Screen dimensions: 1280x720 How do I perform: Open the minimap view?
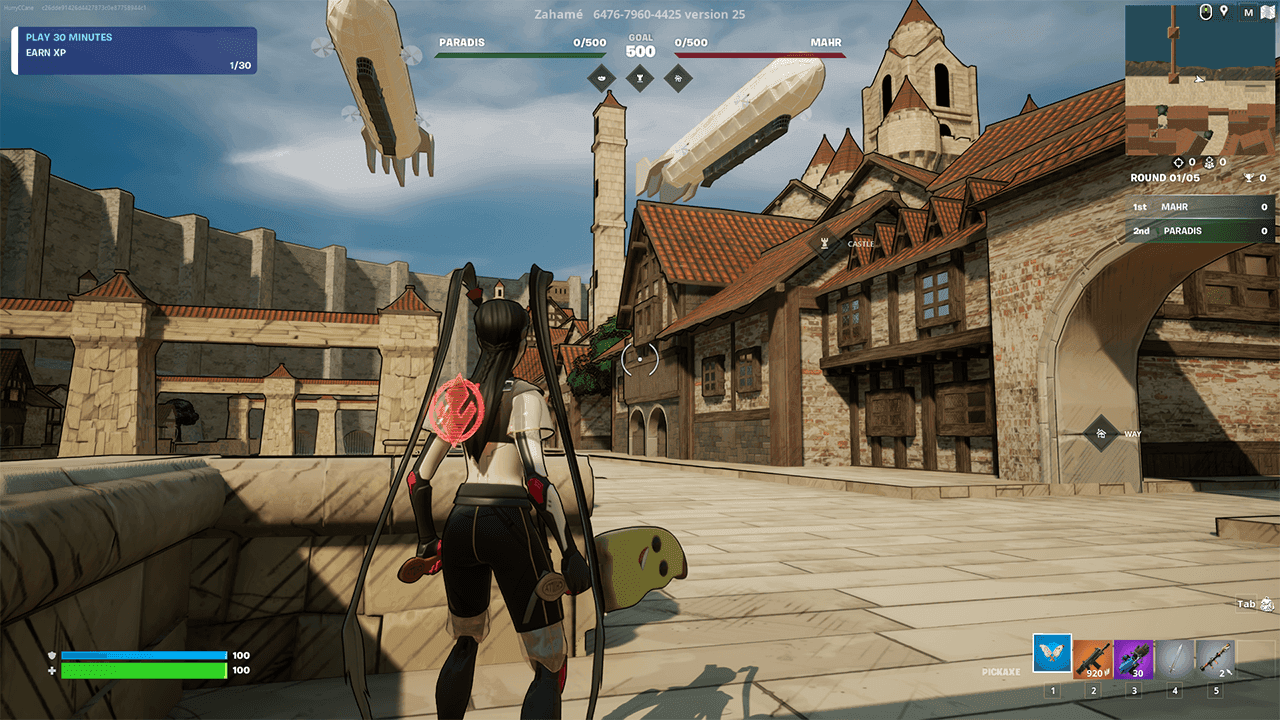click(x=1199, y=80)
